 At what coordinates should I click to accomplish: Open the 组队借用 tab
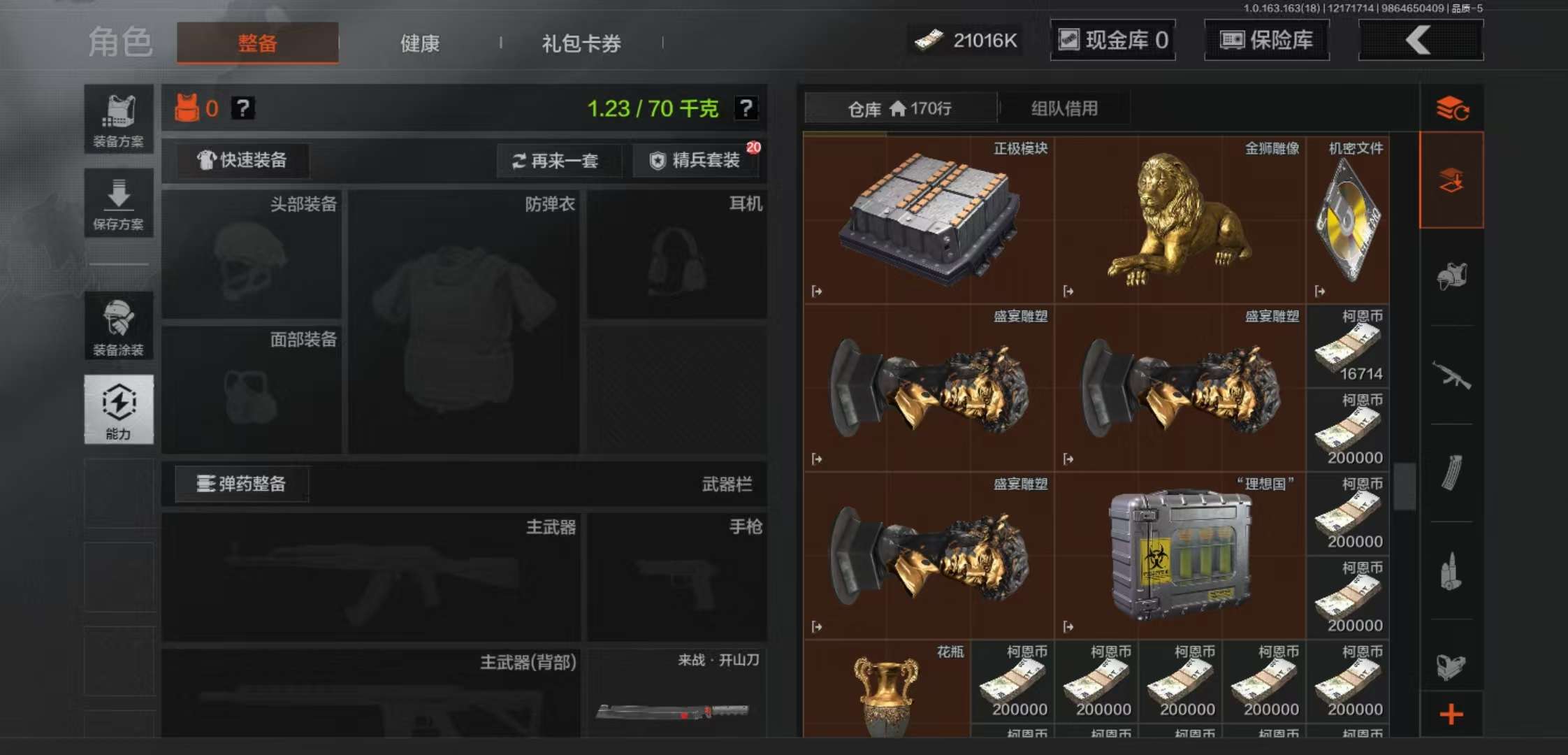coord(1064,108)
